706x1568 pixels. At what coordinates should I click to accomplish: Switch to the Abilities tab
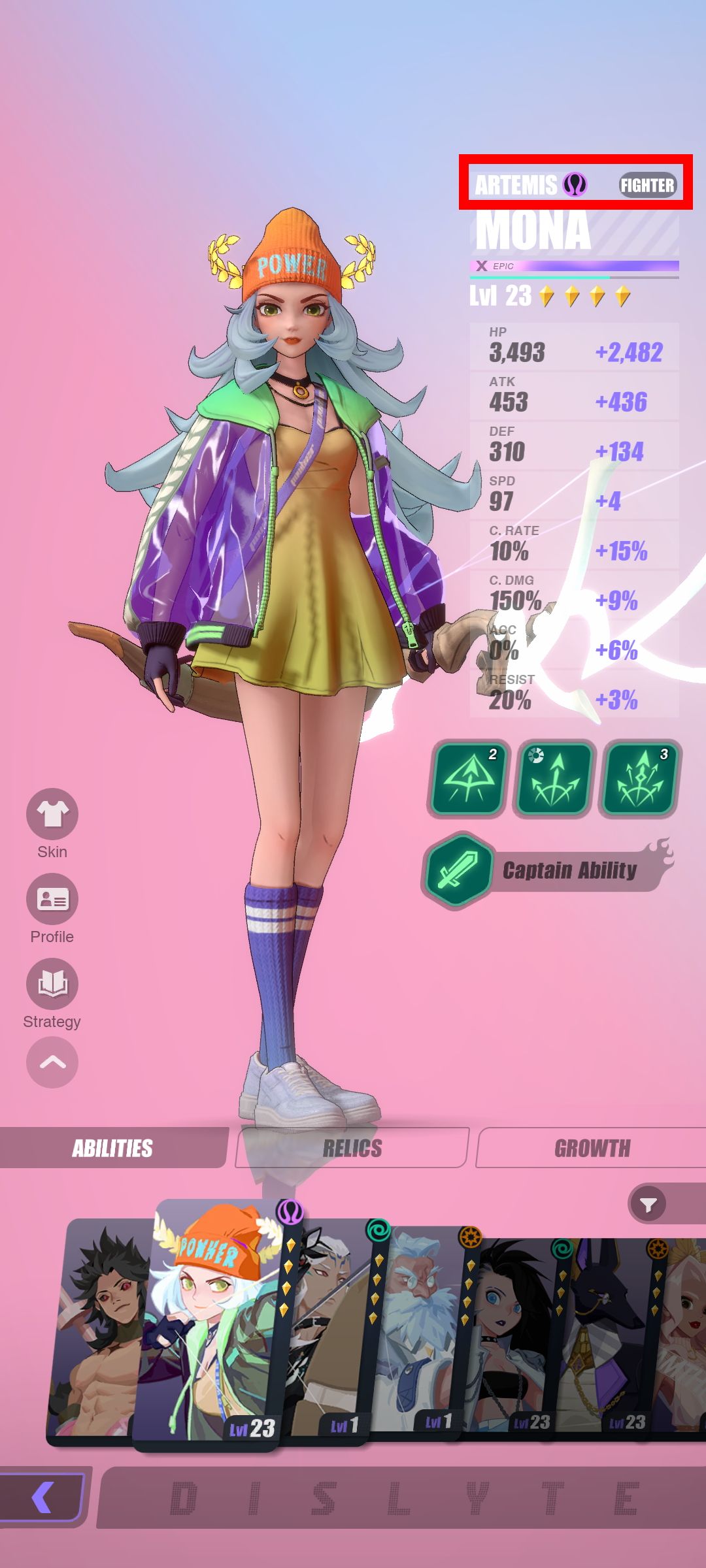coord(112,1148)
